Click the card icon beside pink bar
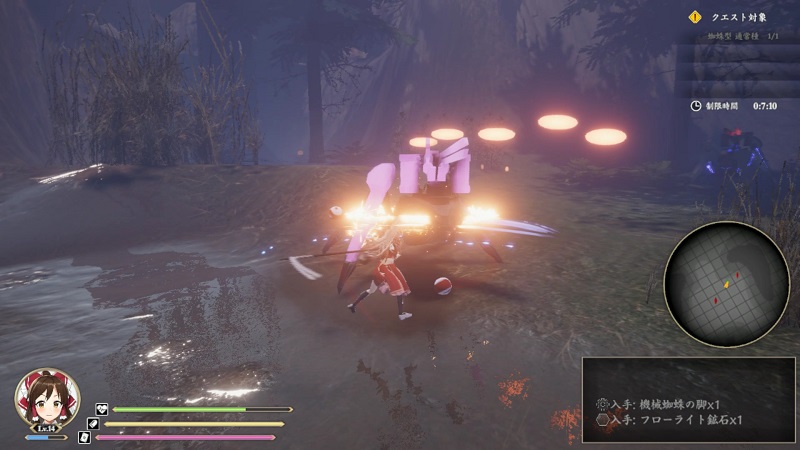Screen dimensions: 800x450 (x=84, y=437)
